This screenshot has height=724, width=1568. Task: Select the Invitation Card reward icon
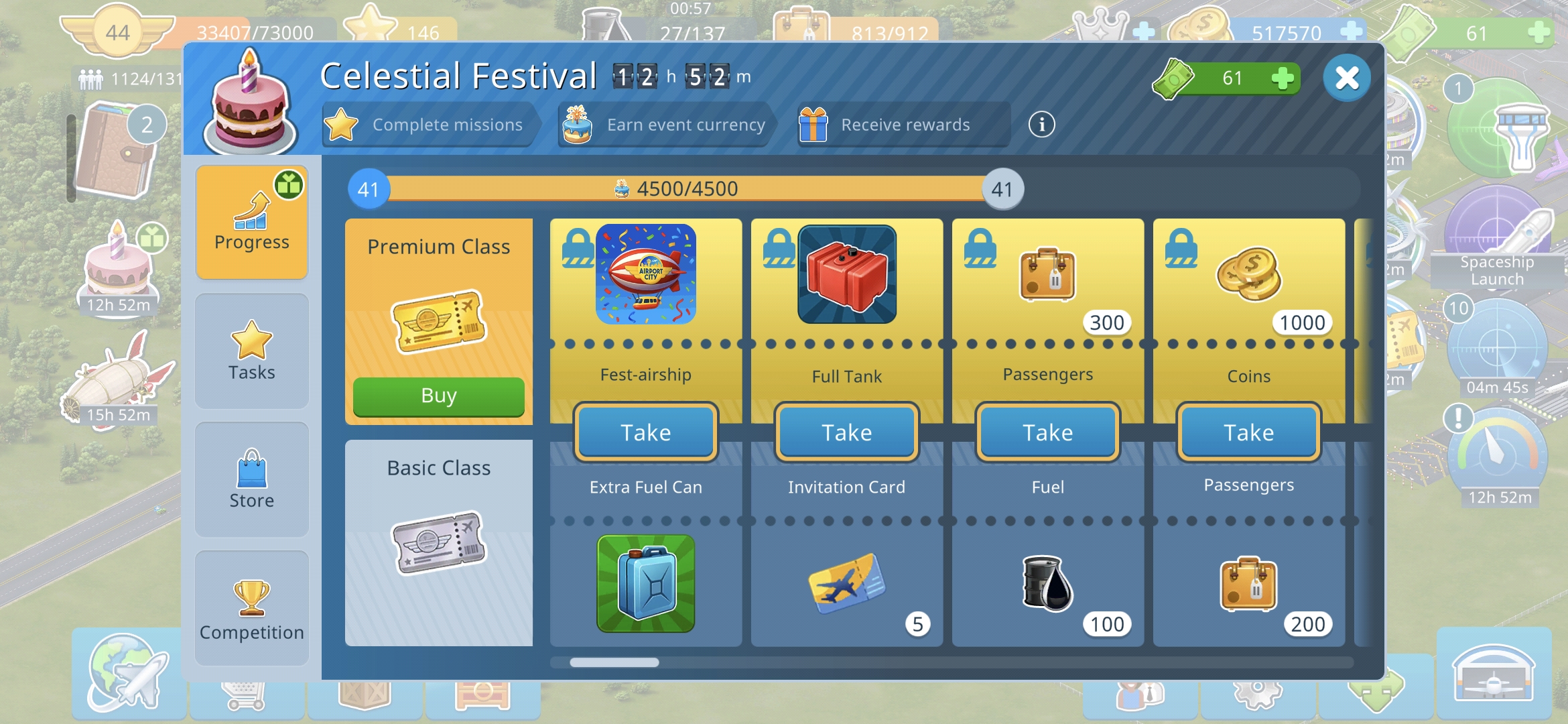coord(846,583)
